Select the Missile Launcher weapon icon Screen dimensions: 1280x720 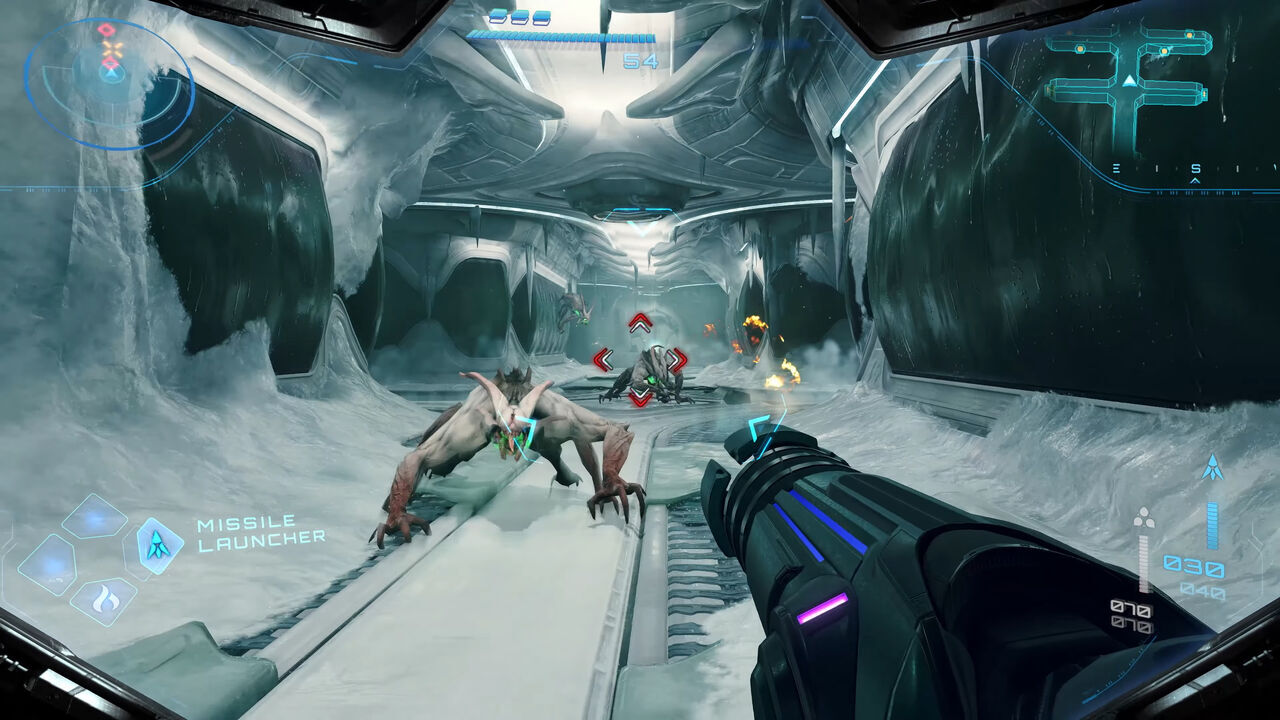[159, 544]
